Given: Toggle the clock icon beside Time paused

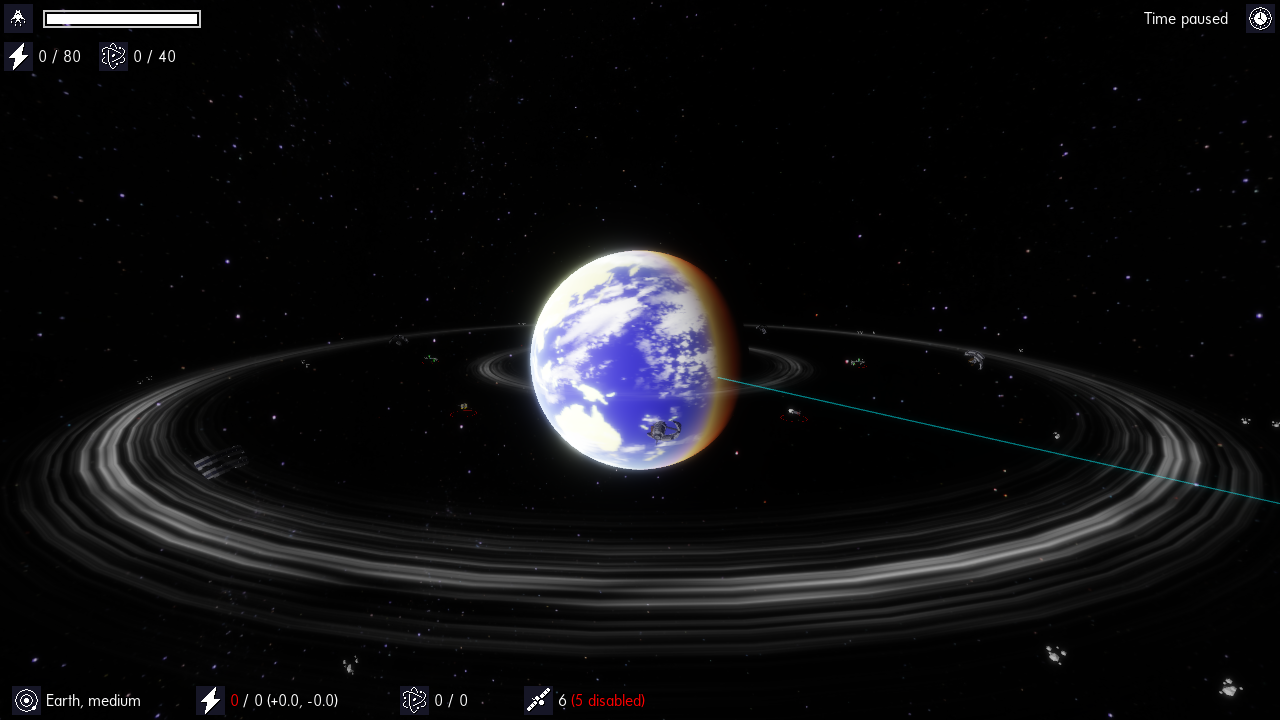Looking at the screenshot, I should point(1260,18).
